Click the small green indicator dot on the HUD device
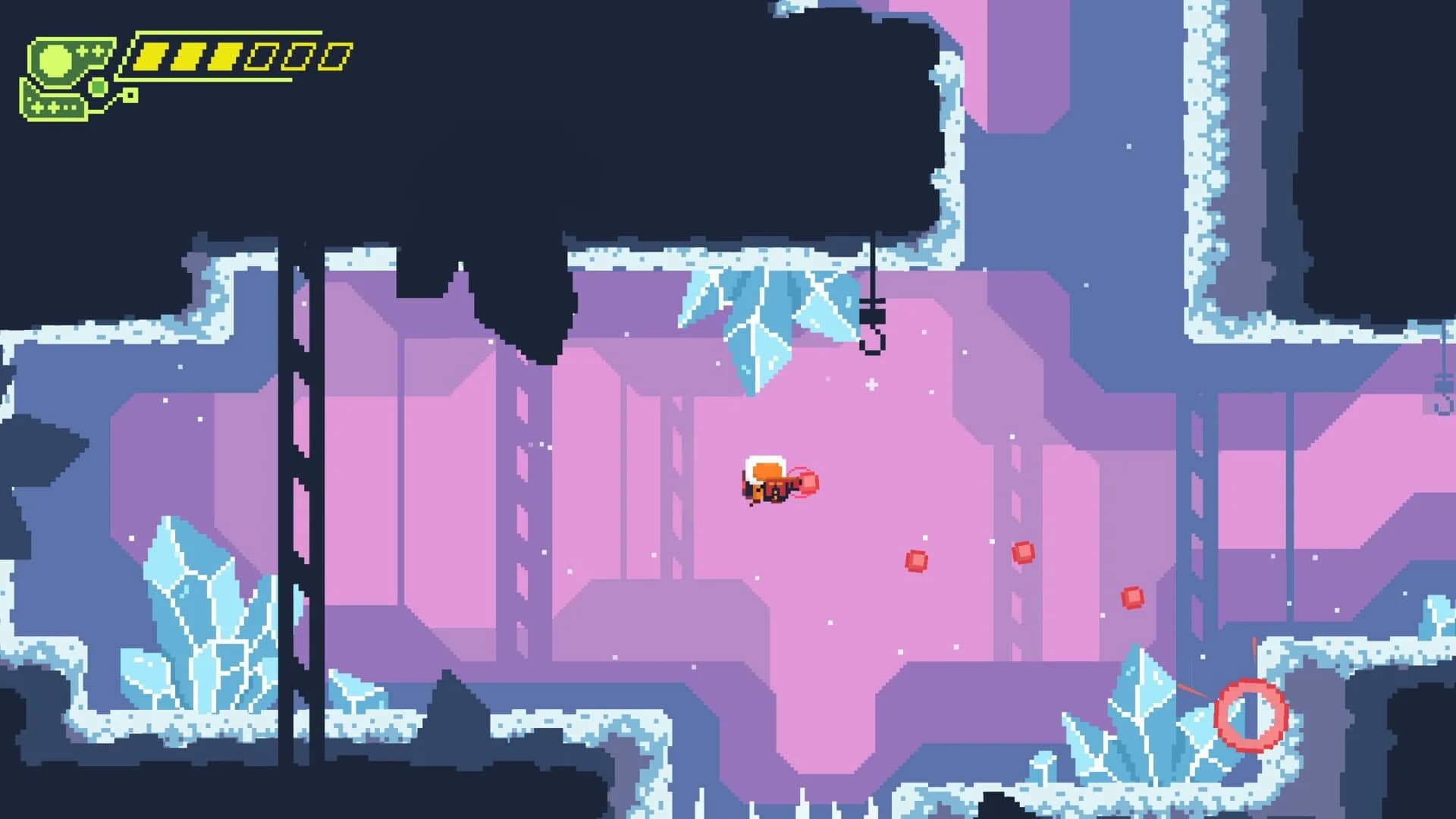The width and height of the screenshot is (1456, 819). pyautogui.click(x=97, y=85)
